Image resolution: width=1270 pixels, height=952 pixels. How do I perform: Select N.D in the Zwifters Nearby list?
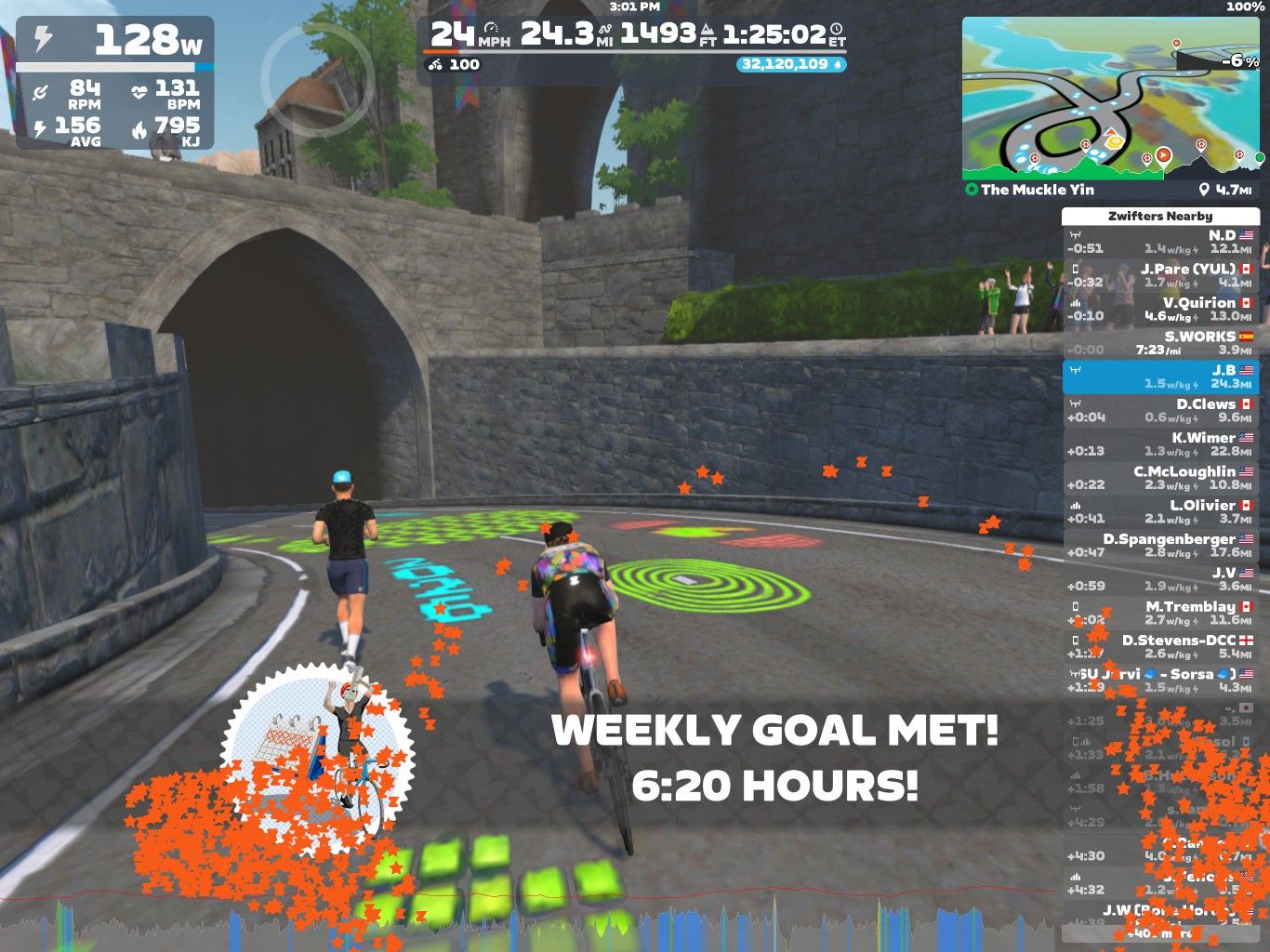(1160, 242)
